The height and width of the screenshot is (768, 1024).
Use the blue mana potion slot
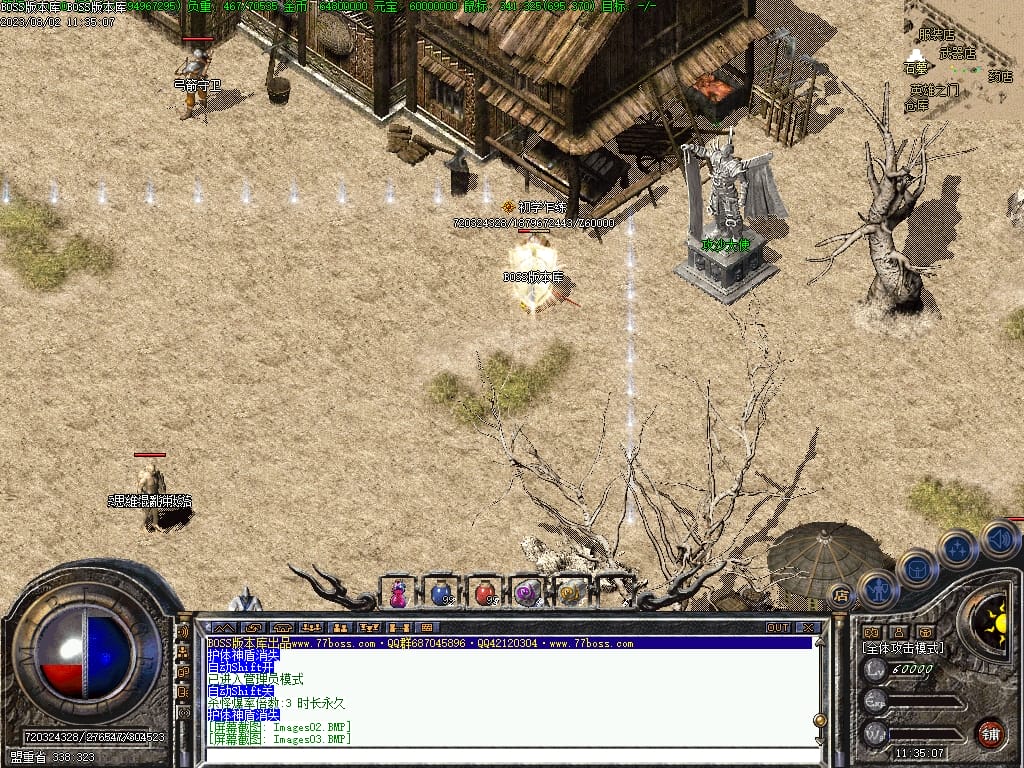(x=441, y=593)
